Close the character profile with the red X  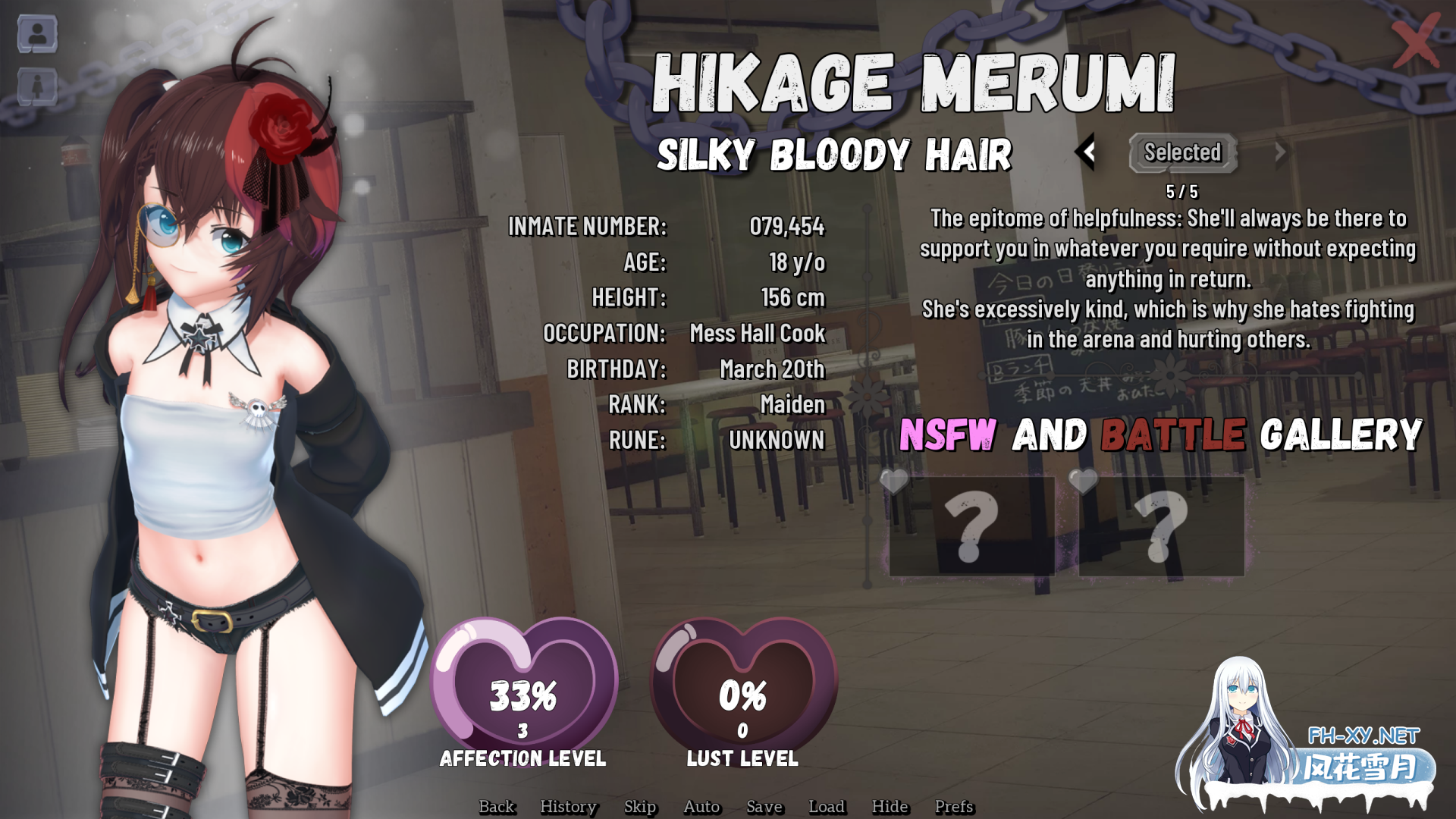(x=1415, y=42)
